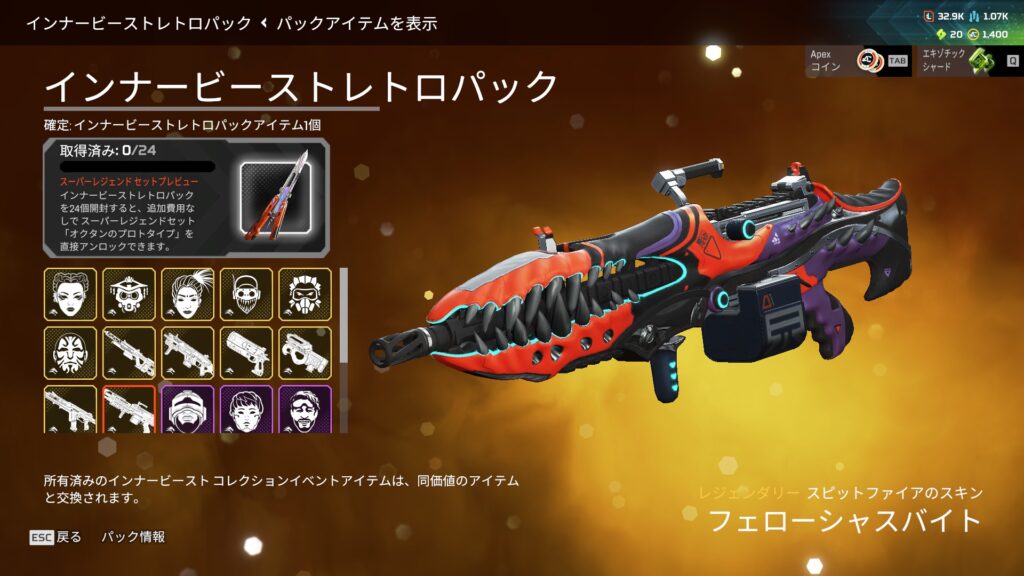The height and width of the screenshot is (576, 1024).
Task: Choose the woman with spiky ponytail skin
Action: pos(187,293)
